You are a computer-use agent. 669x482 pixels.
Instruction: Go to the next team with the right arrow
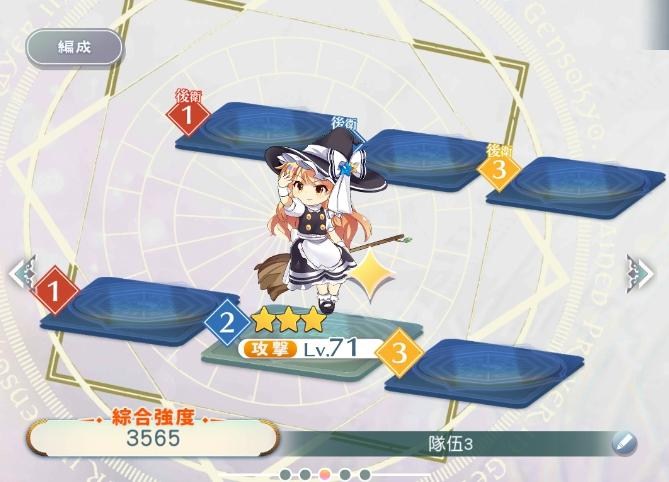tap(640, 271)
